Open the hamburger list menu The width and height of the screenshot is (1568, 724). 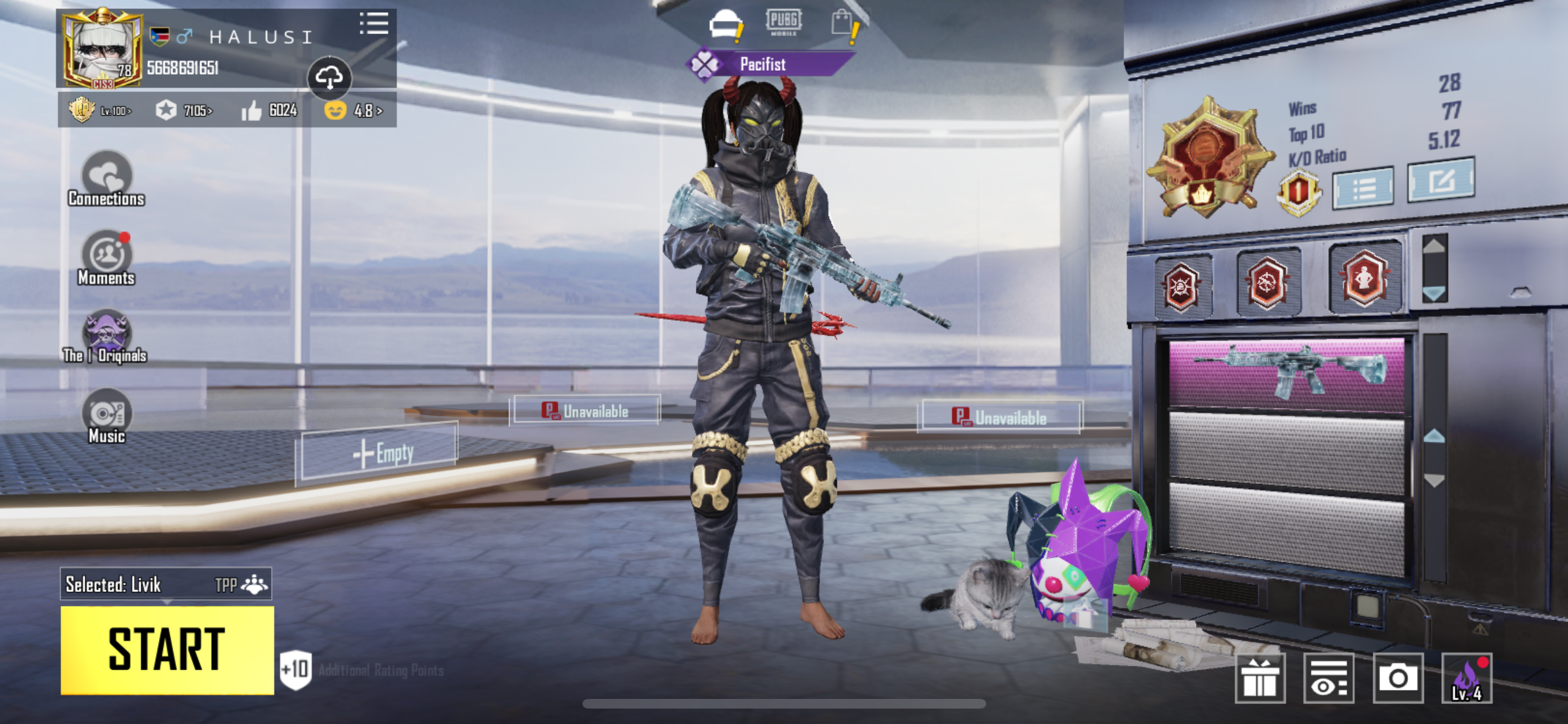click(374, 24)
